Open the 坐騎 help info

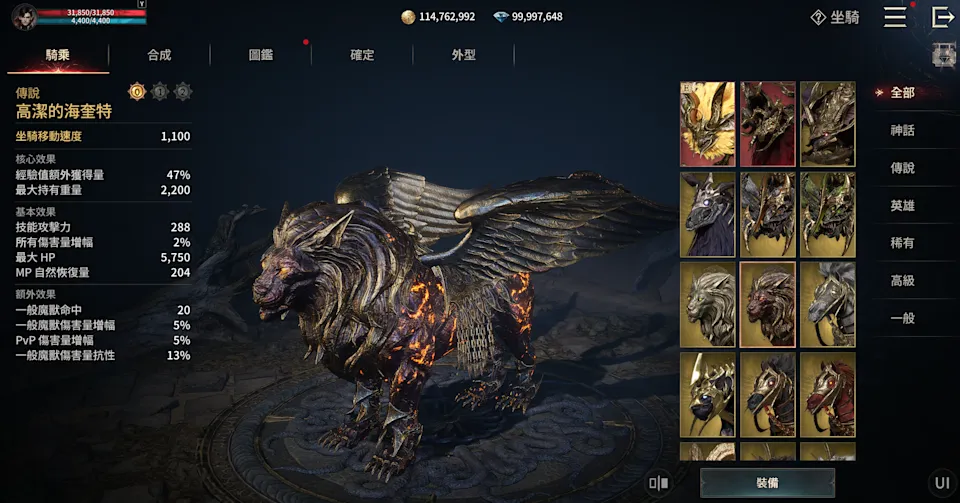pyautogui.click(x=835, y=17)
